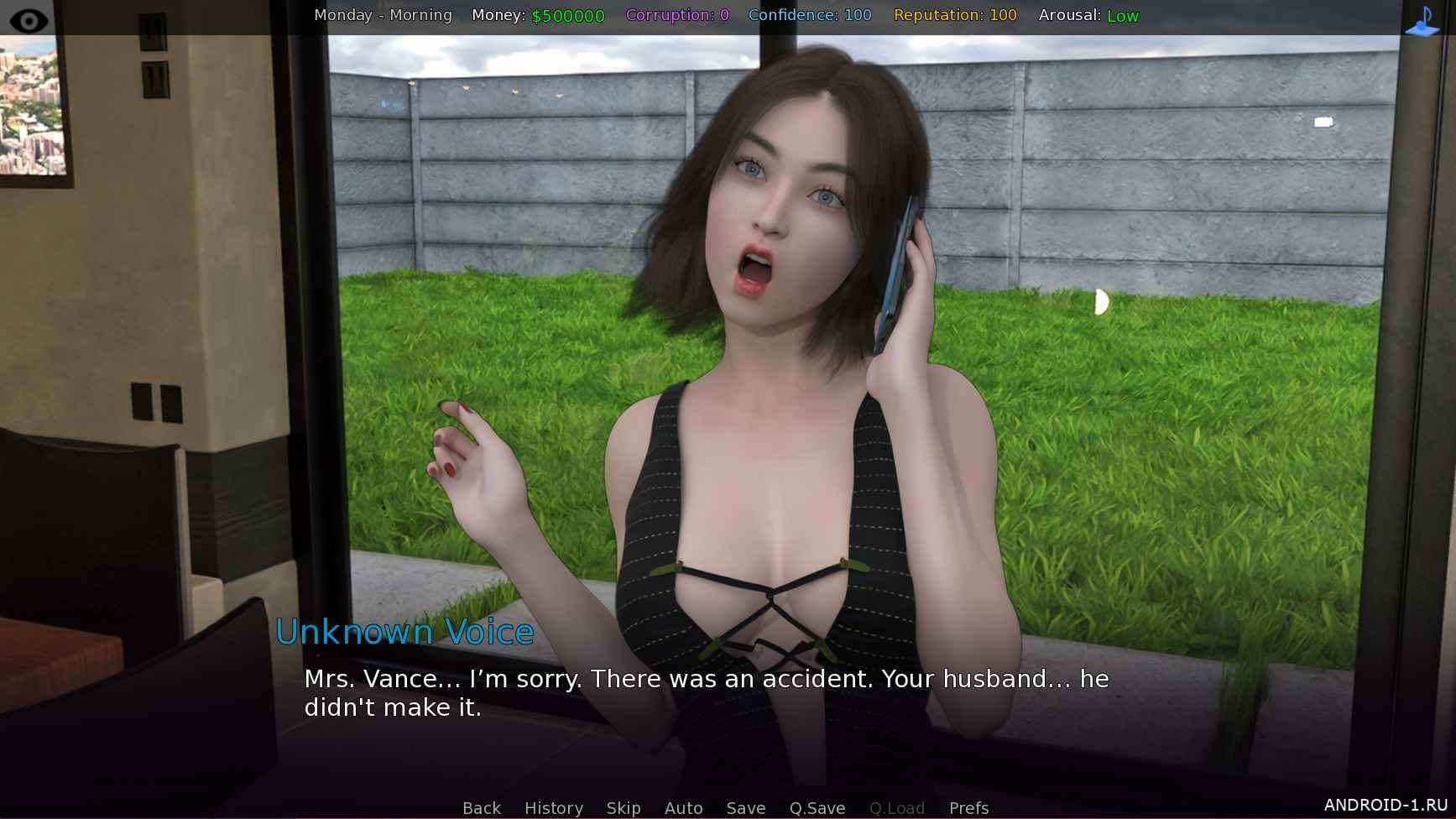Open the dialogue History log

tap(553, 807)
